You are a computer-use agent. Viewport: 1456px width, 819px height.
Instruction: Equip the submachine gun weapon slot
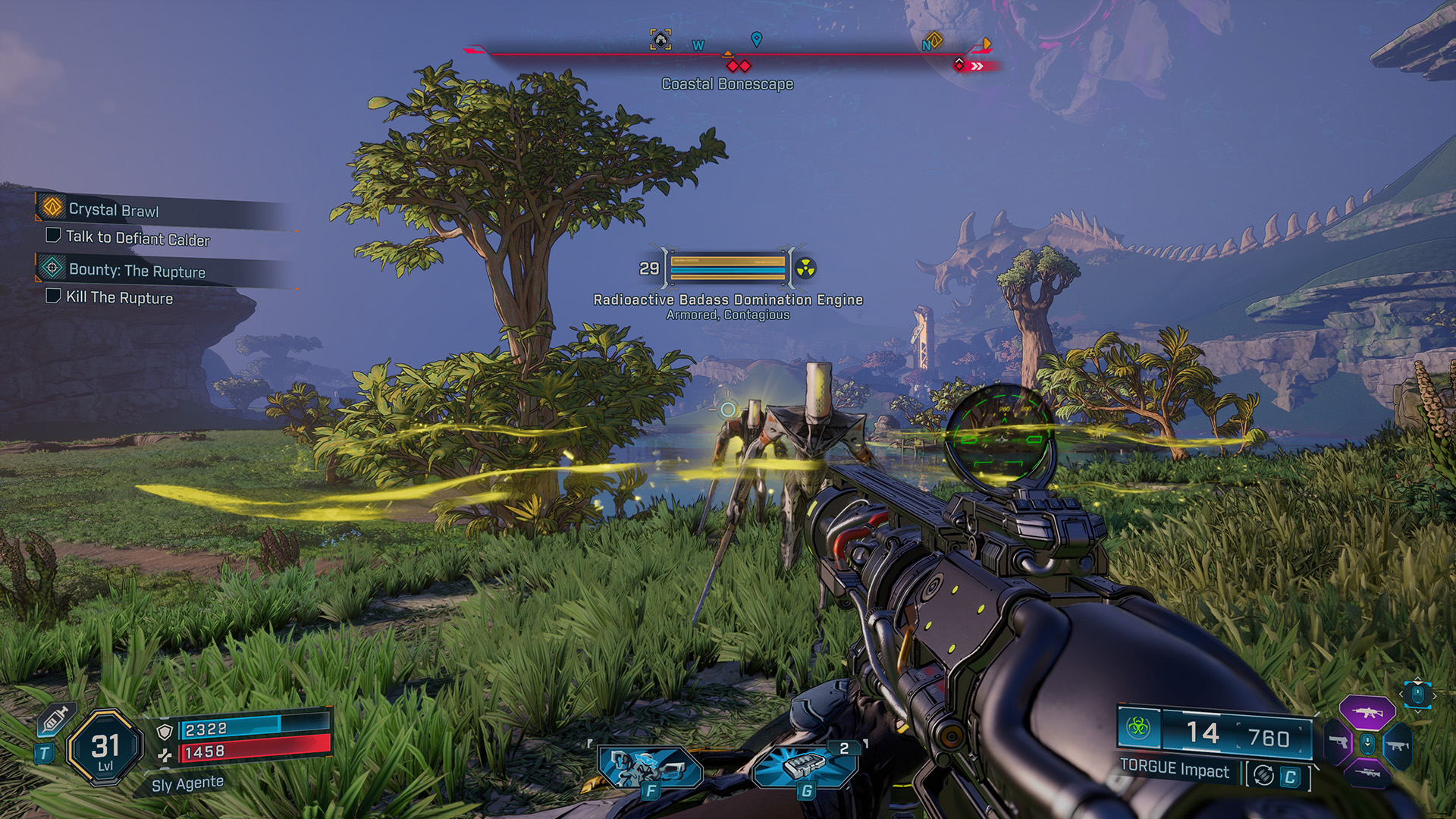point(1397,746)
